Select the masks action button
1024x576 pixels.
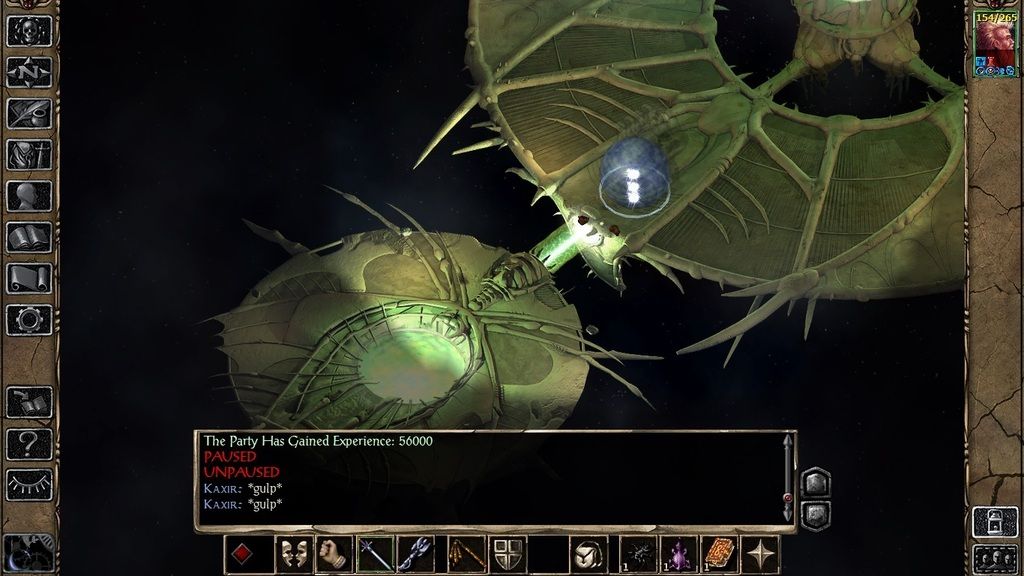(x=293, y=554)
